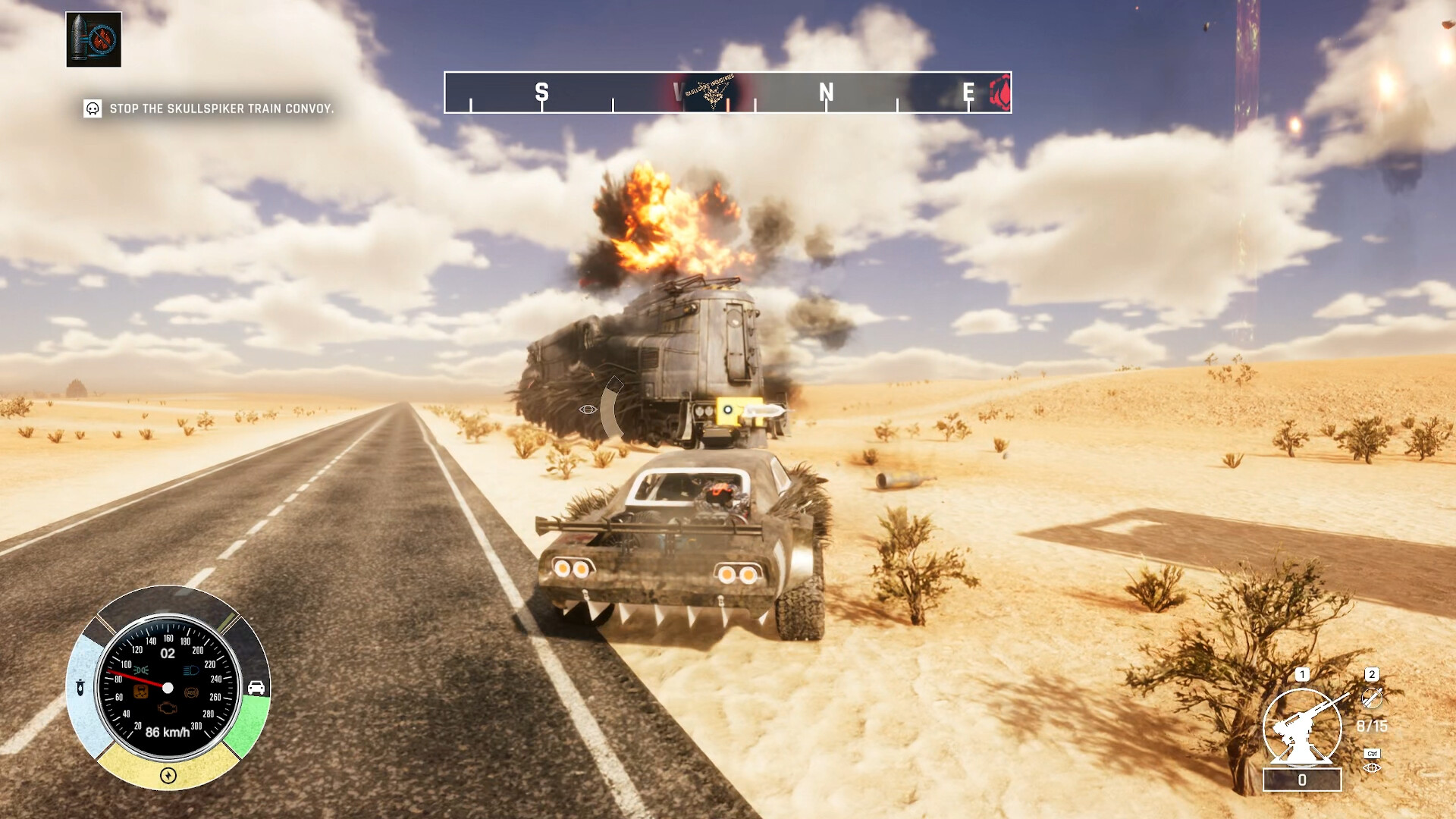Select the white car status icon

click(256, 688)
